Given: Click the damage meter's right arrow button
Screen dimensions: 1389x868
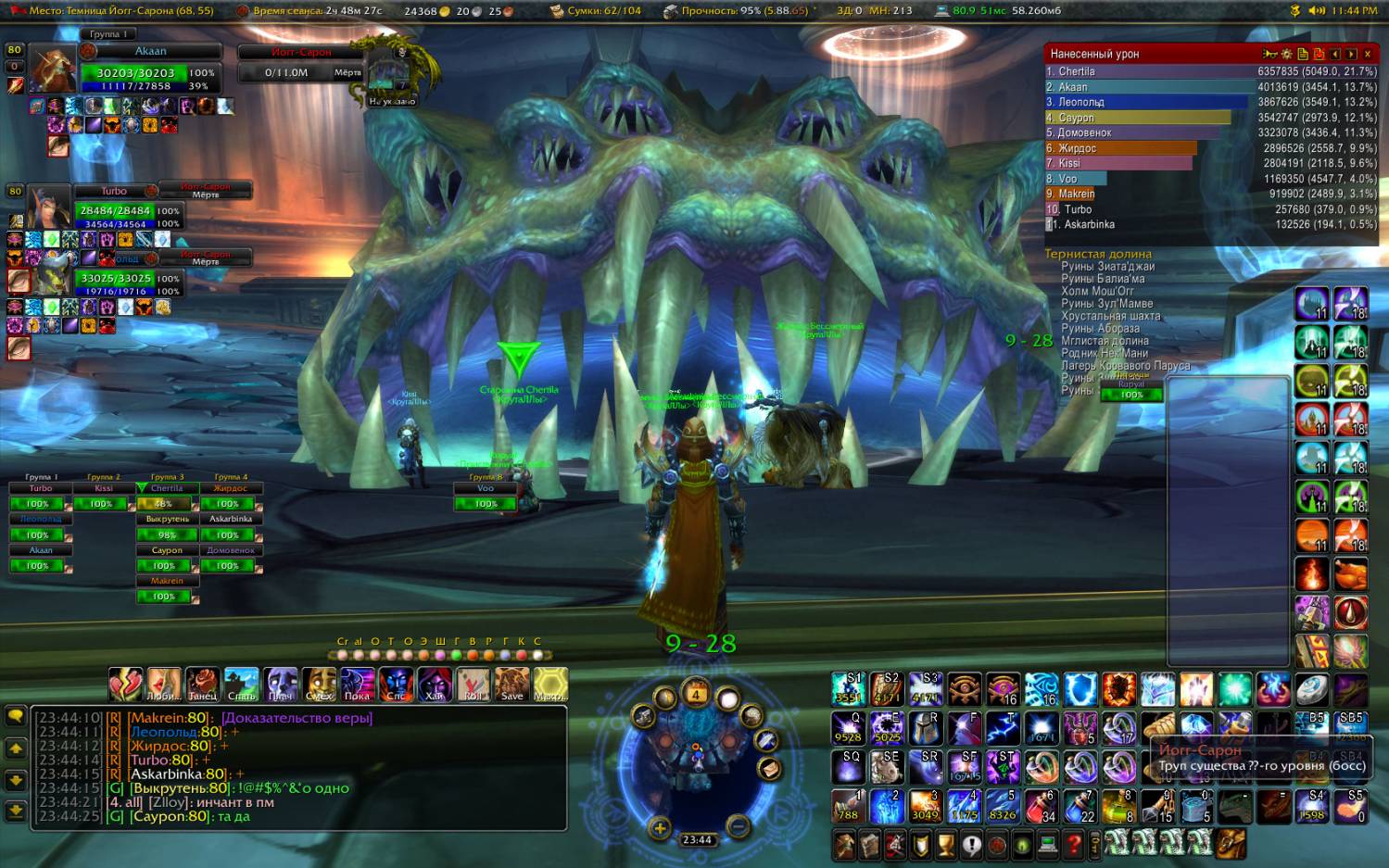Looking at the screenshot, I should [x=1351, y=55].
